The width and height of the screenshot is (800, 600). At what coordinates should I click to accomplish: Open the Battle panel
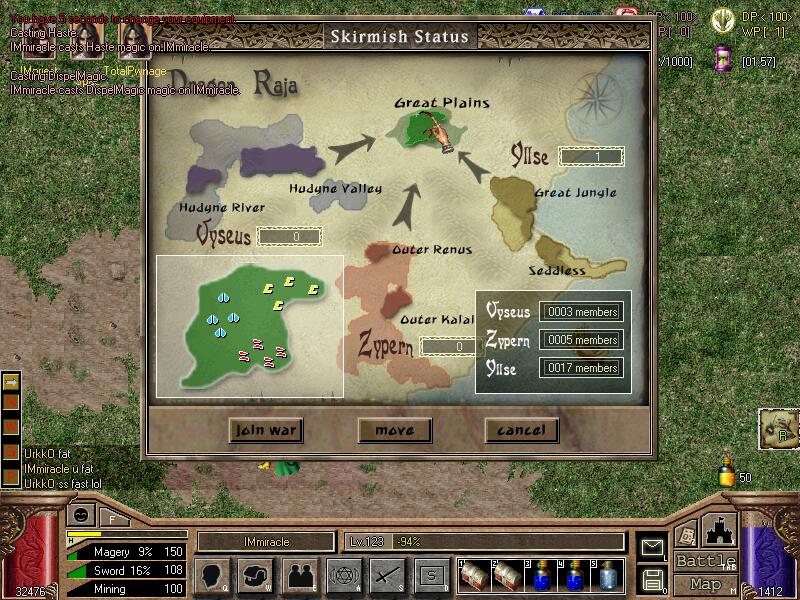point(705,561)
